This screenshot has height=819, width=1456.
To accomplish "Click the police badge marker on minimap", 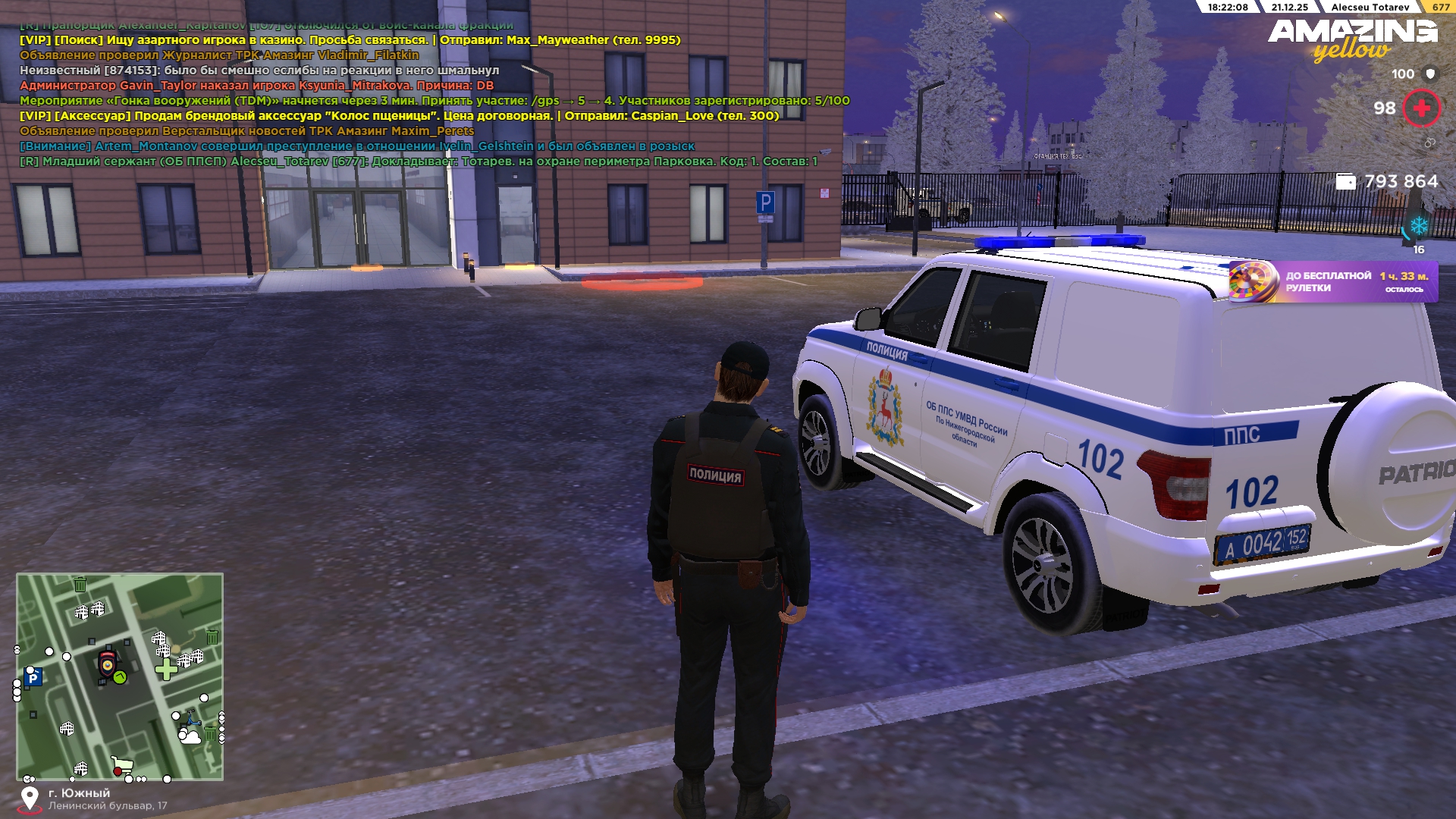I will click(108, 664).
